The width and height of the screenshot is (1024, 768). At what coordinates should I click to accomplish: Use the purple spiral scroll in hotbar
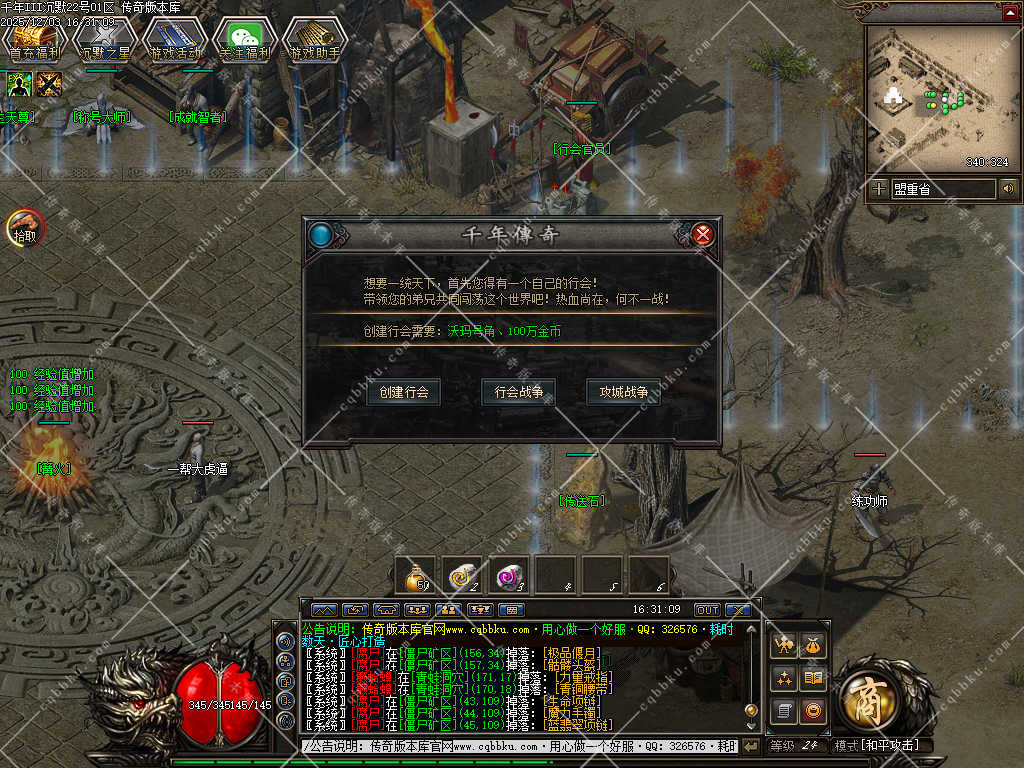(x=511, y=575)
